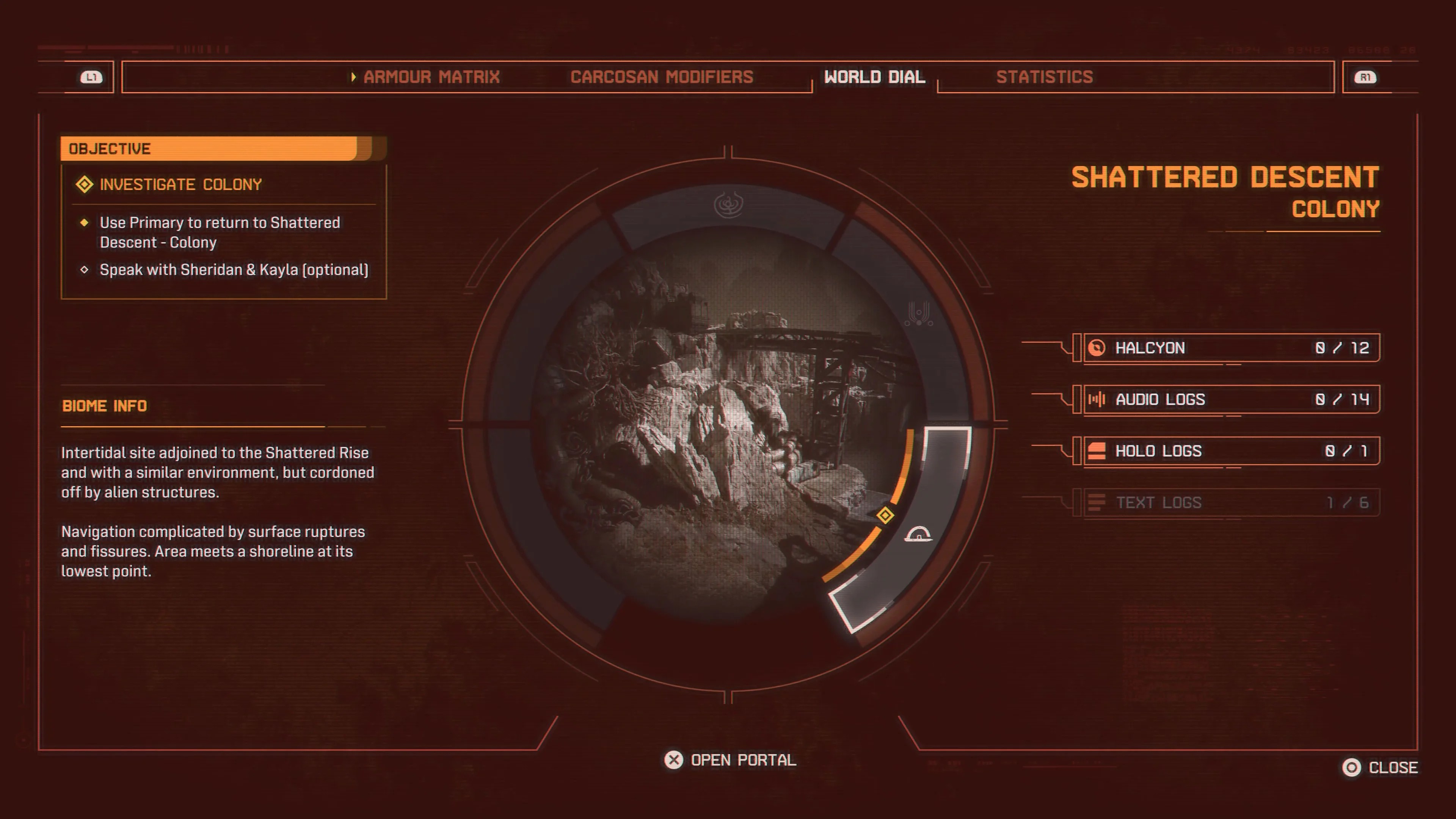
Task: Select the Halcyon collectibles row
Action: (1231, 348)
